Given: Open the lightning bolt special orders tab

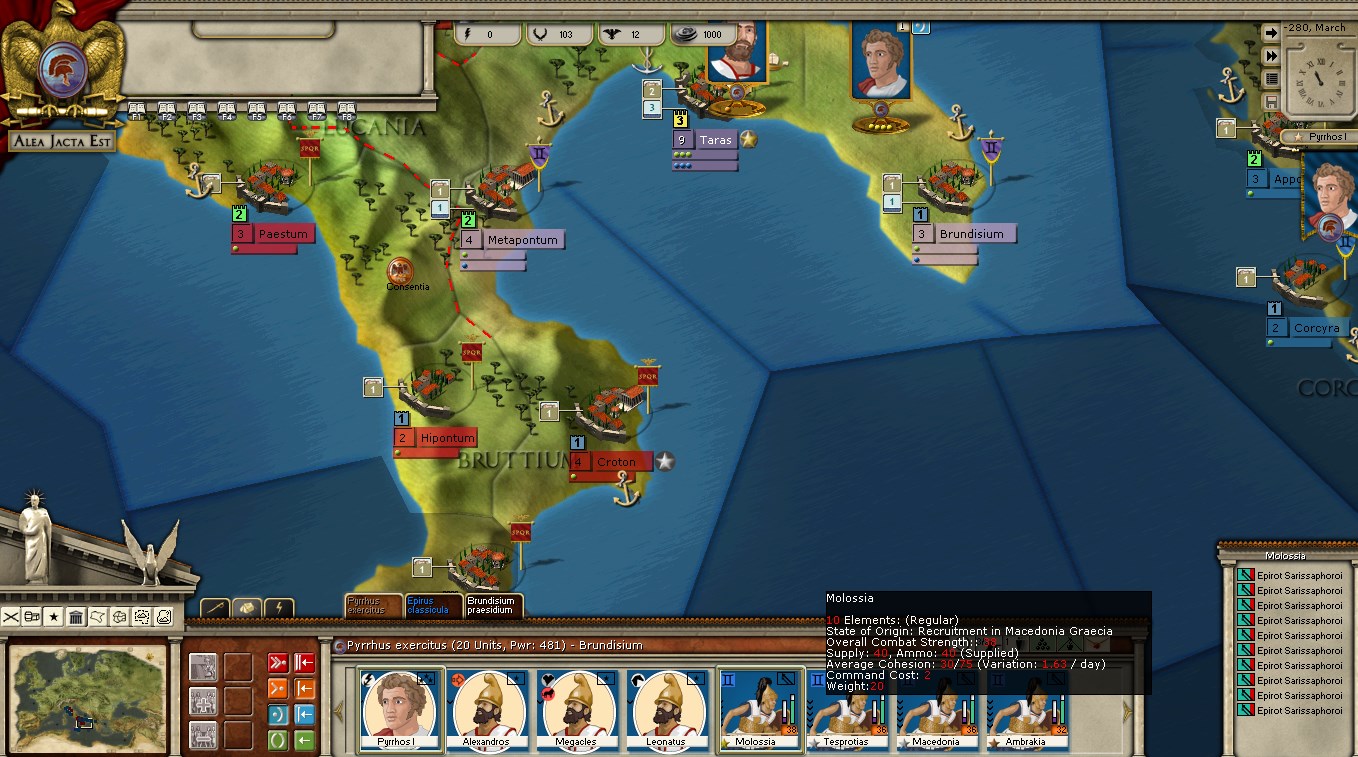Looking at the screenshot, I should [279, 607].
